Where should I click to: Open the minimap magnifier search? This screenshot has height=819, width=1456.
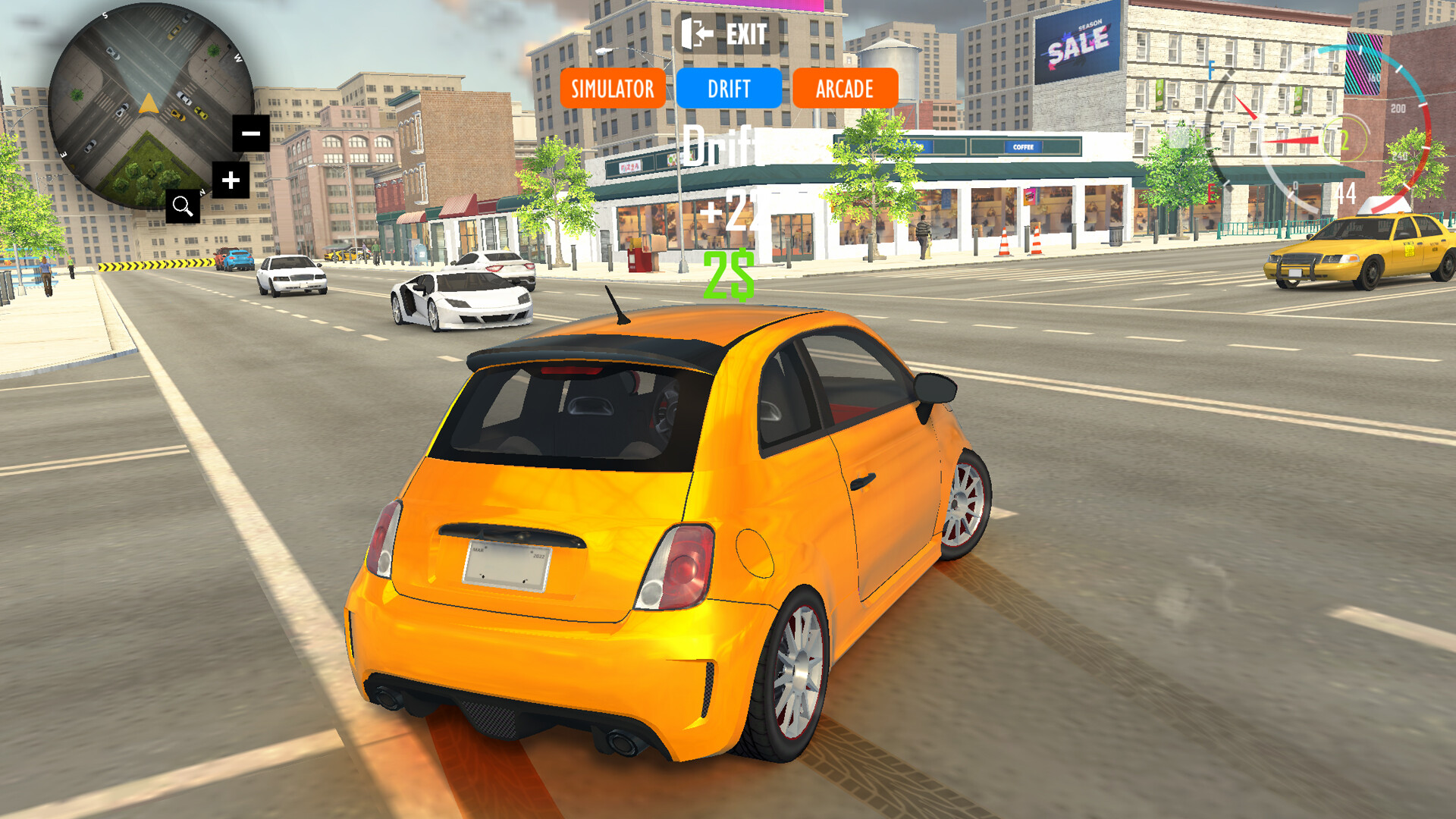184,206
